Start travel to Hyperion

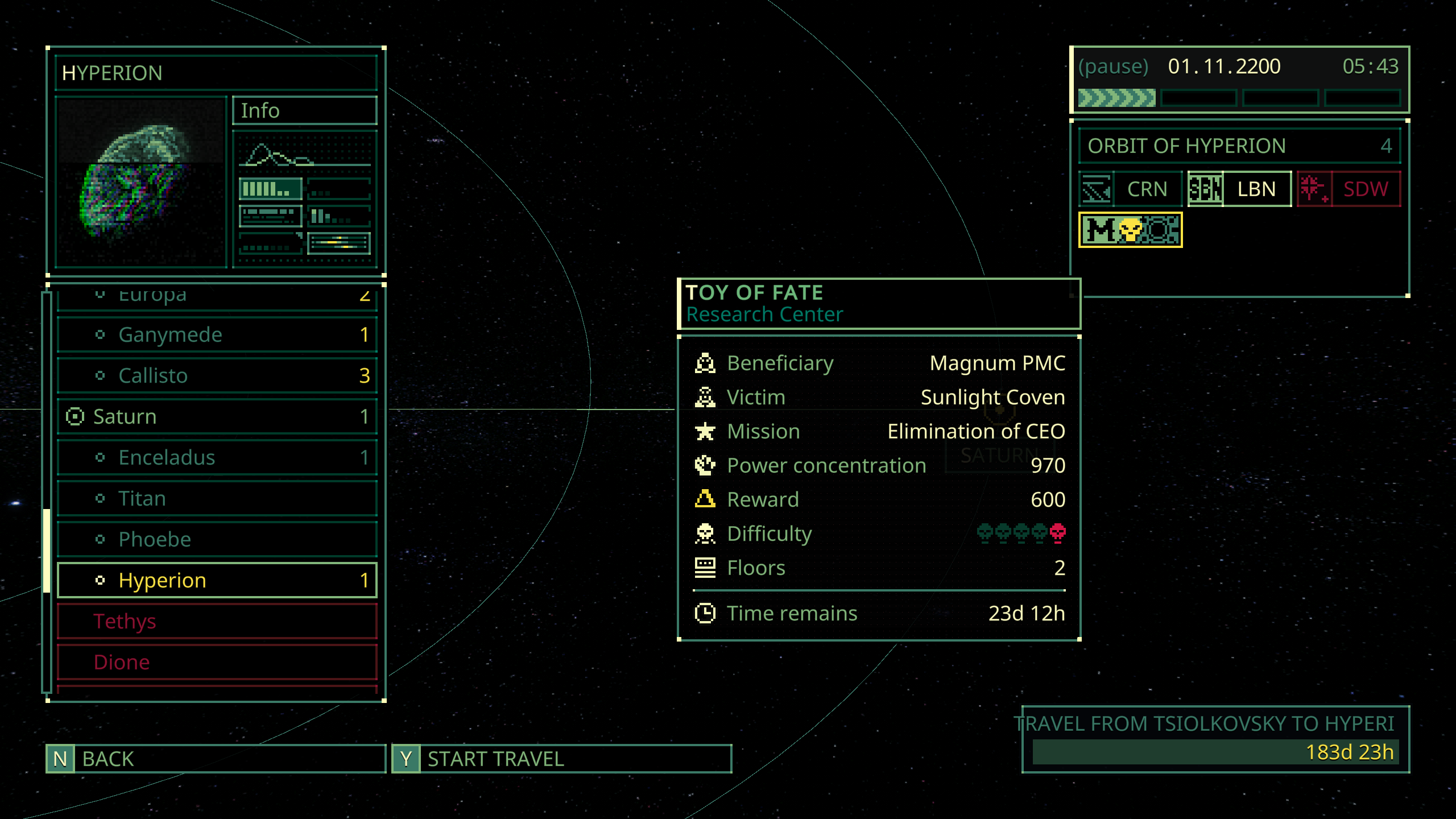coord(561,759)
